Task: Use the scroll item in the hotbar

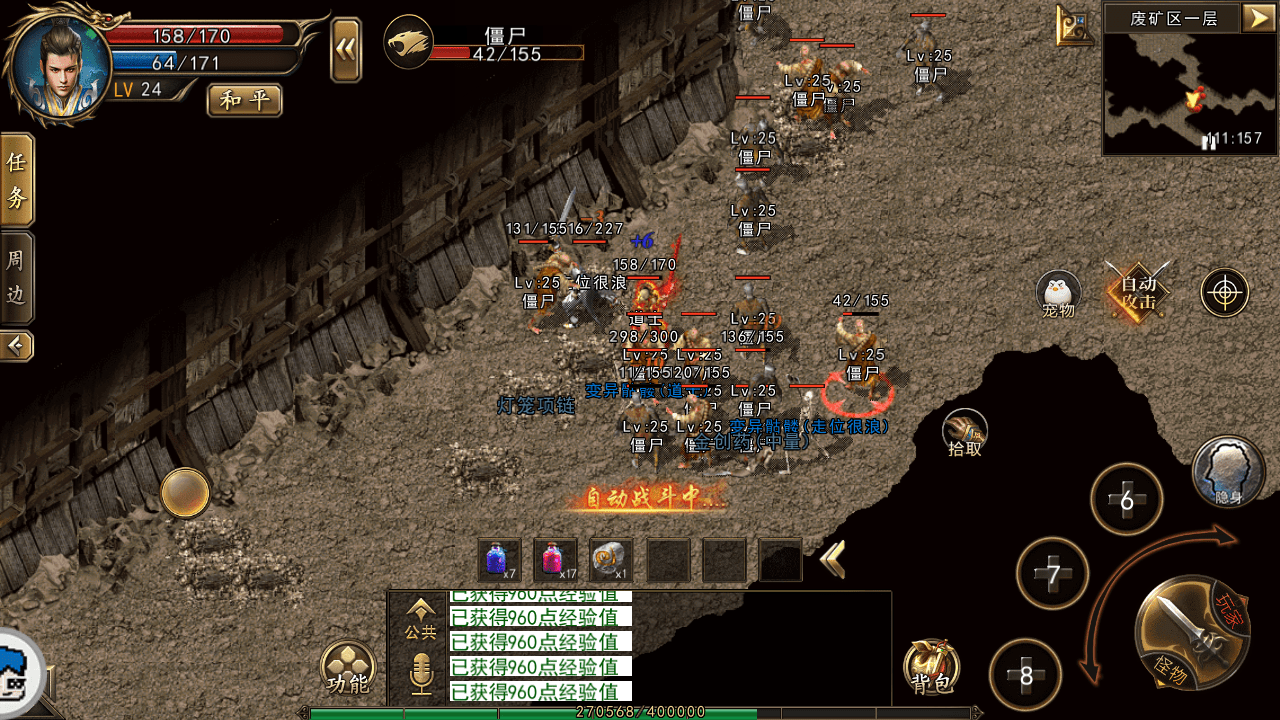Action: tap(610, 560)
